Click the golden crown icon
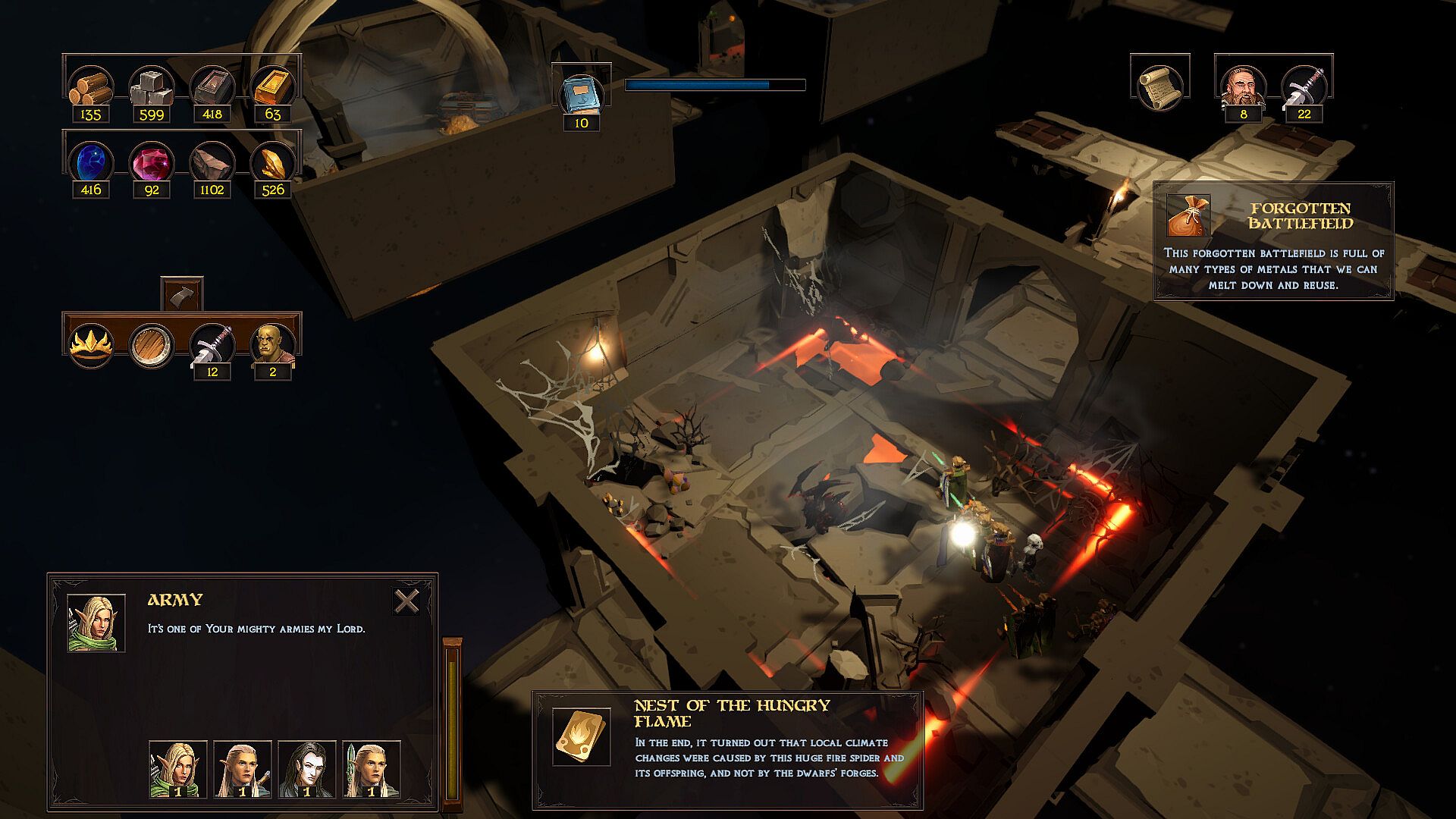 [x=91, y=346]
